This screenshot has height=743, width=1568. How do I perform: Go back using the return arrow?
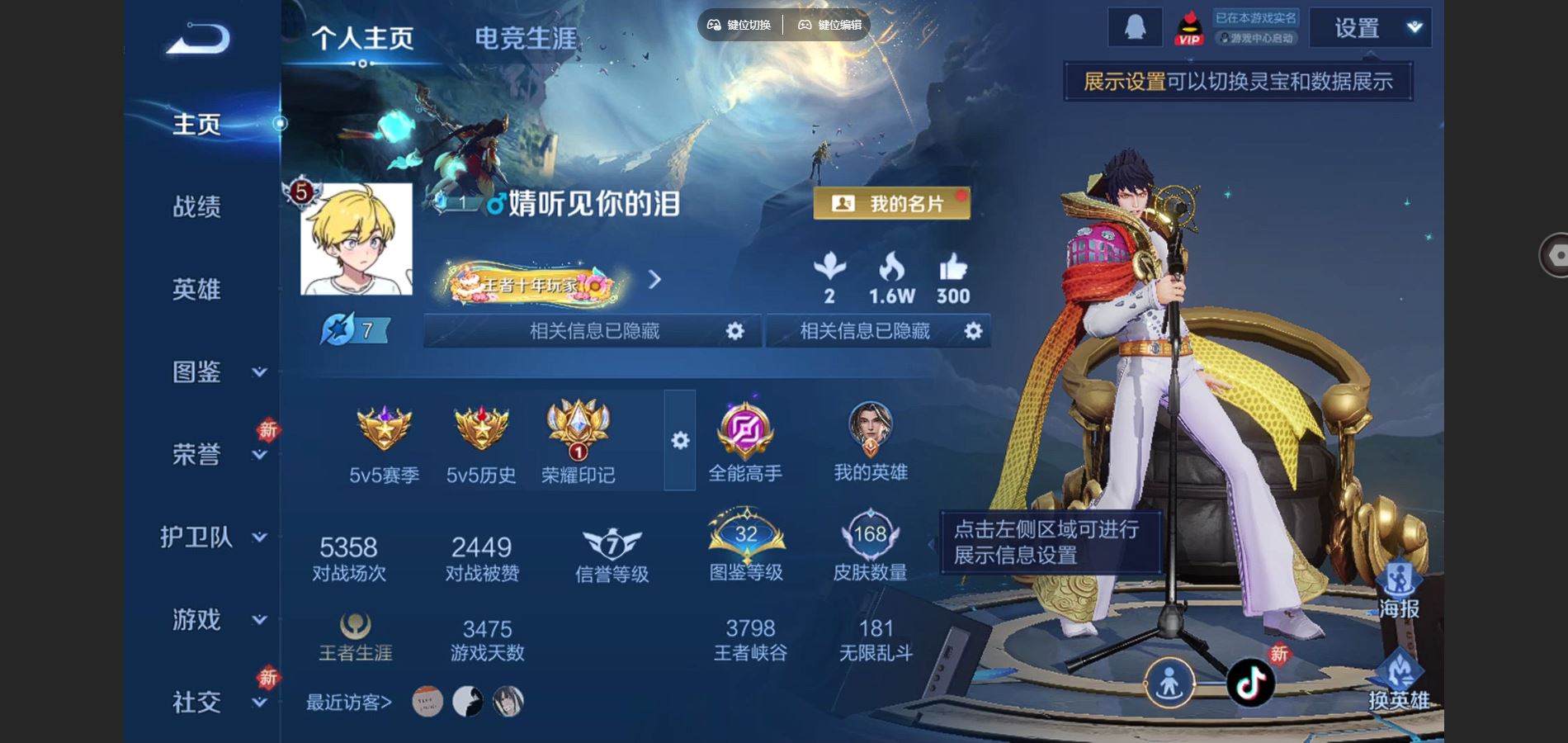[x=198, y=39]
